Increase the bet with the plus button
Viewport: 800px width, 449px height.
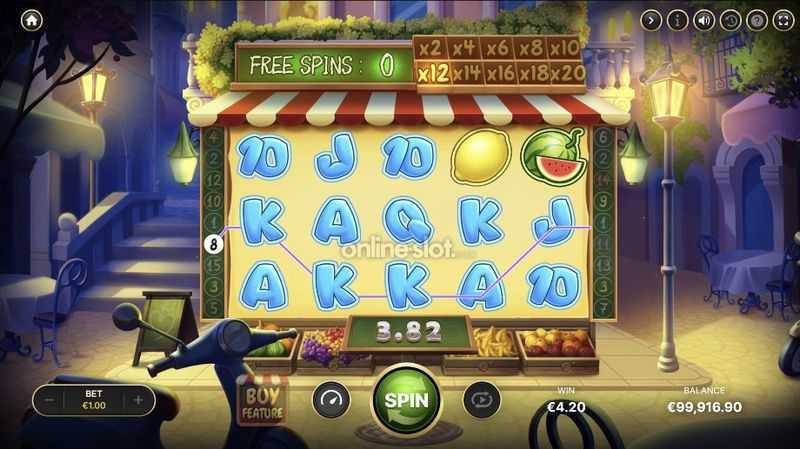click(x=138, y=400)
